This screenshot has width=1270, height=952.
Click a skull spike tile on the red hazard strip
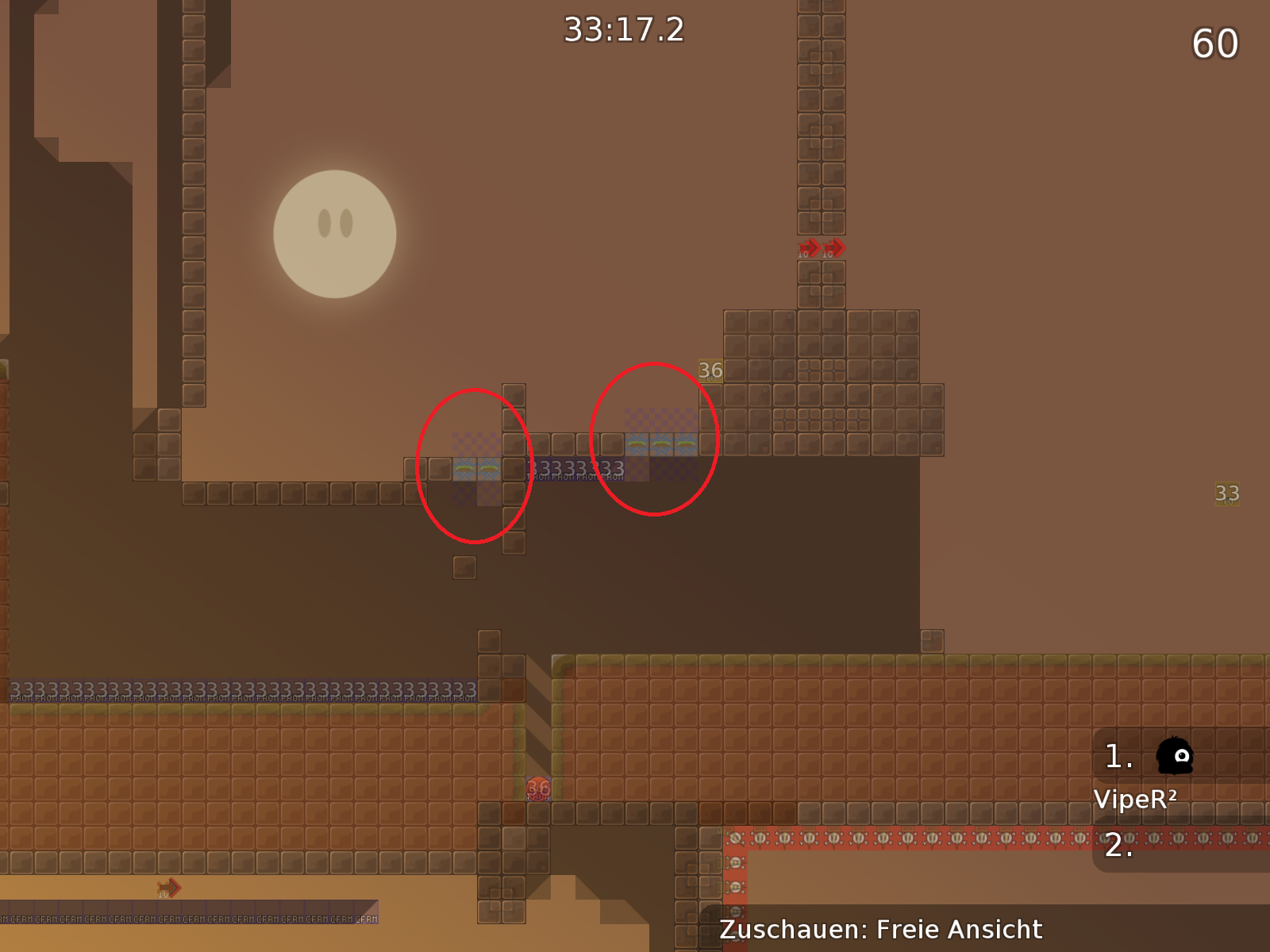pos(857,839)
